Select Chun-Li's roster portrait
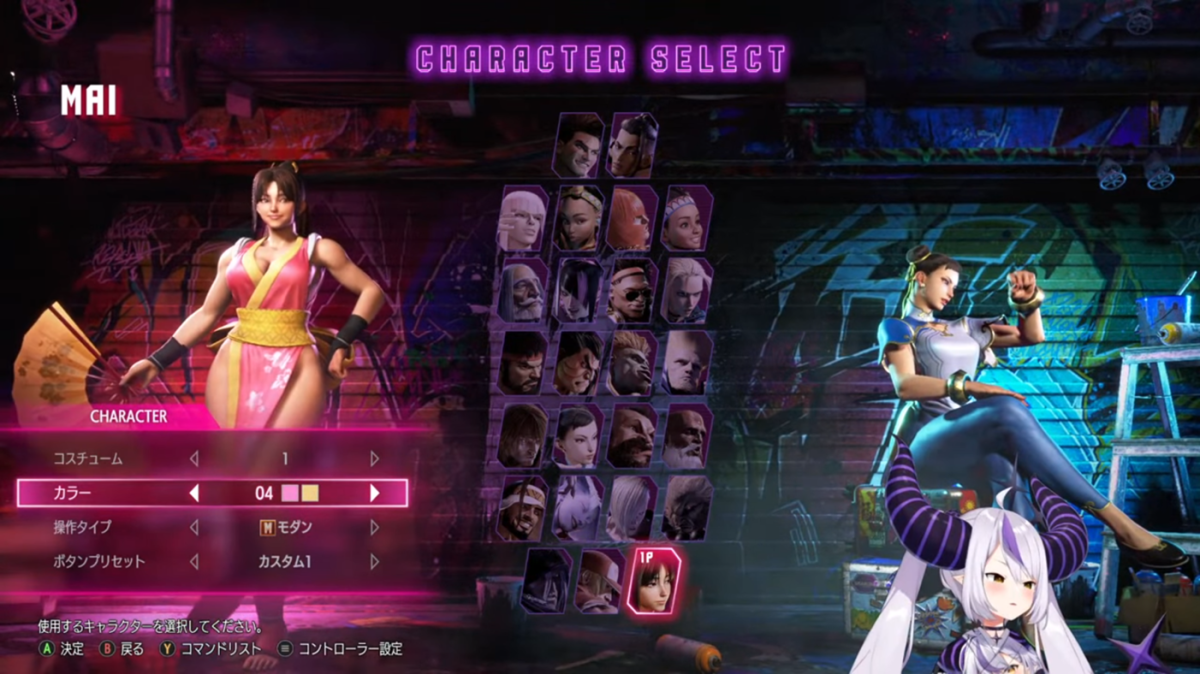Image resolution: width=1200 pixels, height=674 pixels. (578, 437)
